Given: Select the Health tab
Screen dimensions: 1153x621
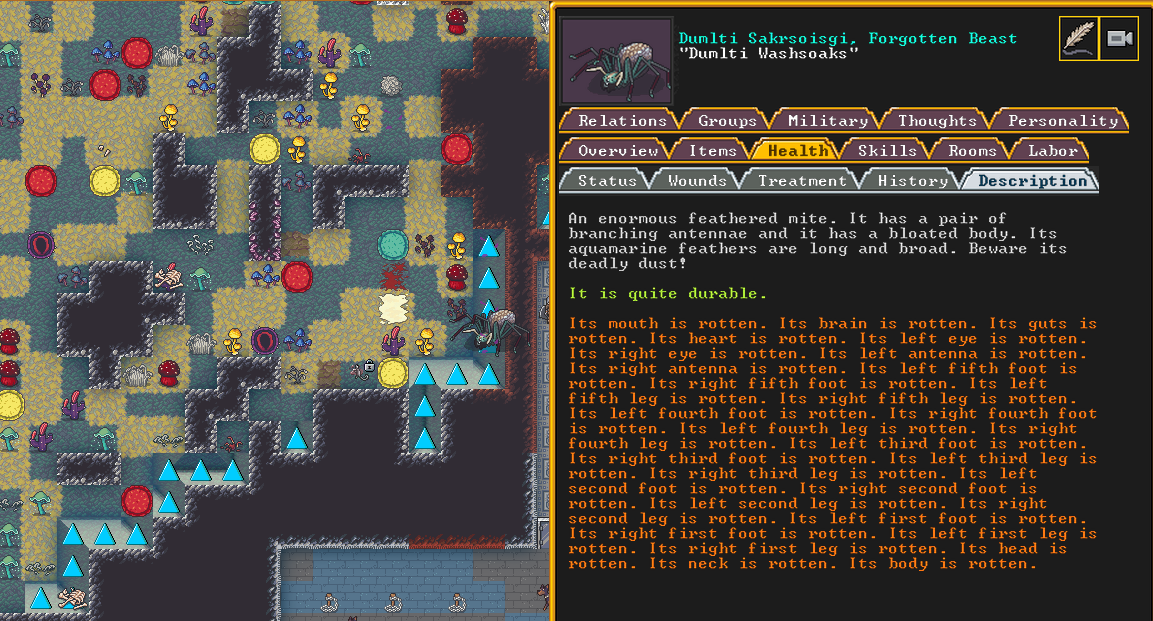Looking at the screenshot, I should [x=797, y=151].
